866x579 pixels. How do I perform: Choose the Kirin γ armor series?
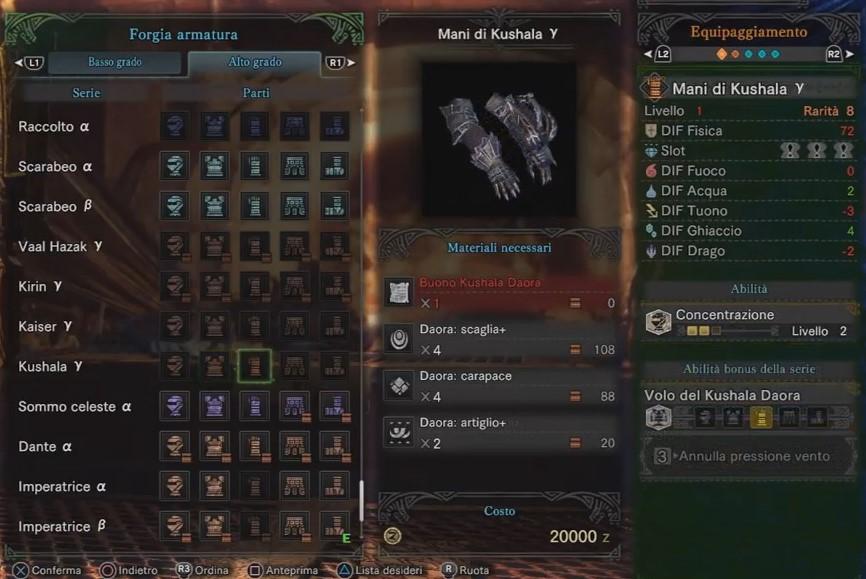click(x=41, y=287)
